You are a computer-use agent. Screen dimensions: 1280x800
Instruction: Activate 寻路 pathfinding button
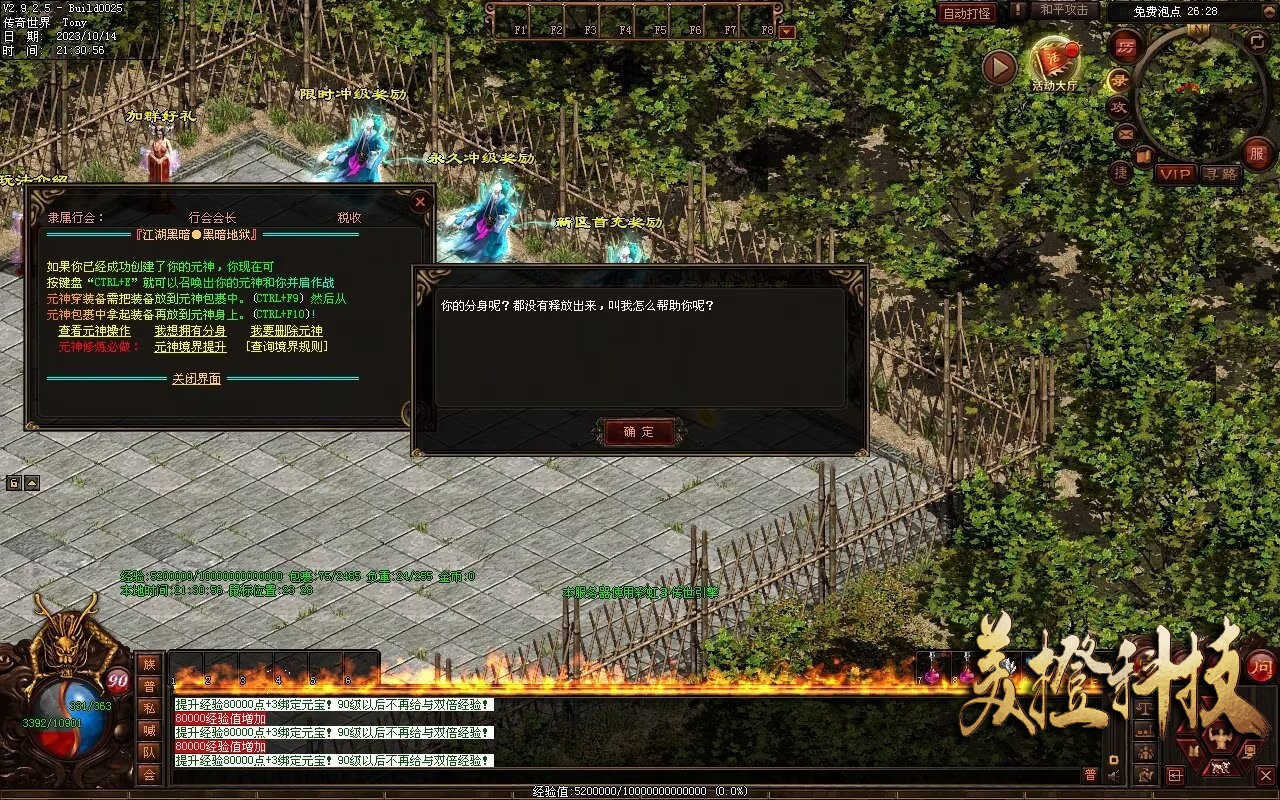click(x=1220, y=174)
